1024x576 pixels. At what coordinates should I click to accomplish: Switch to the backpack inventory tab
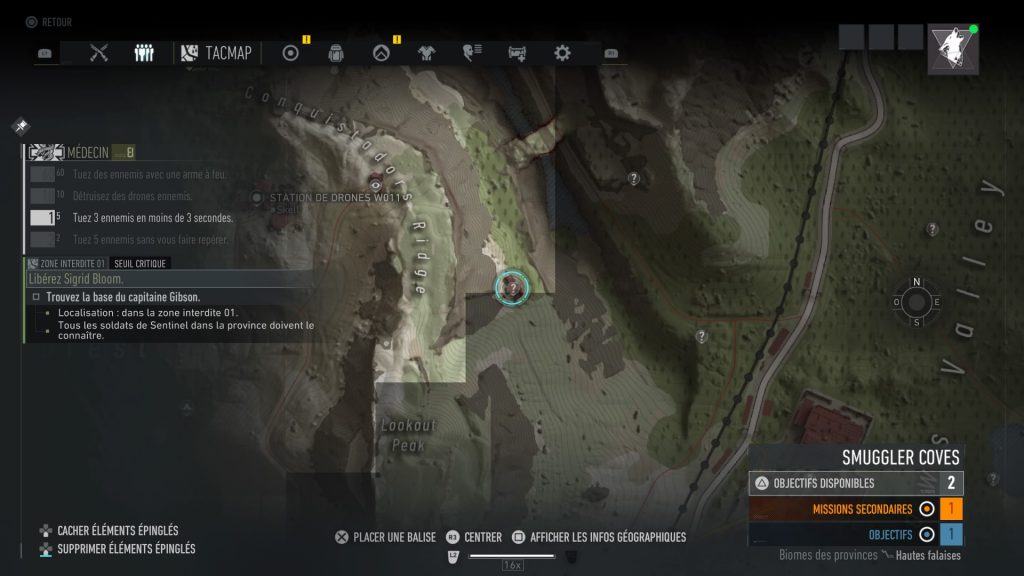[x=336, y=53]
